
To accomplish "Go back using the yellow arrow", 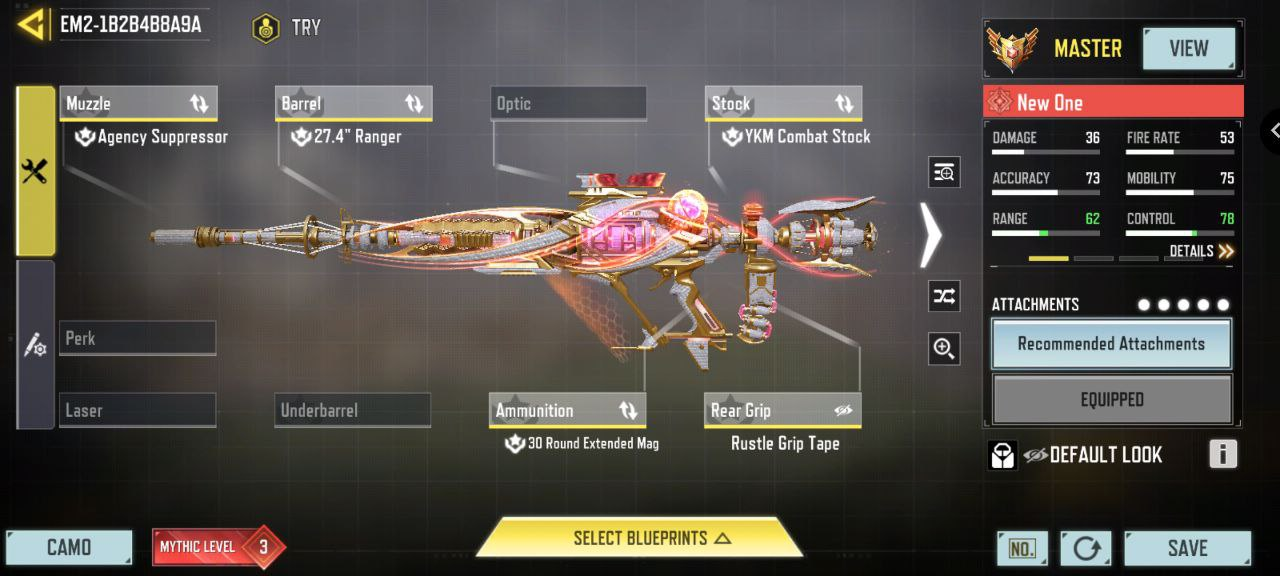I will pyautogui.click(x=33, y=25).
